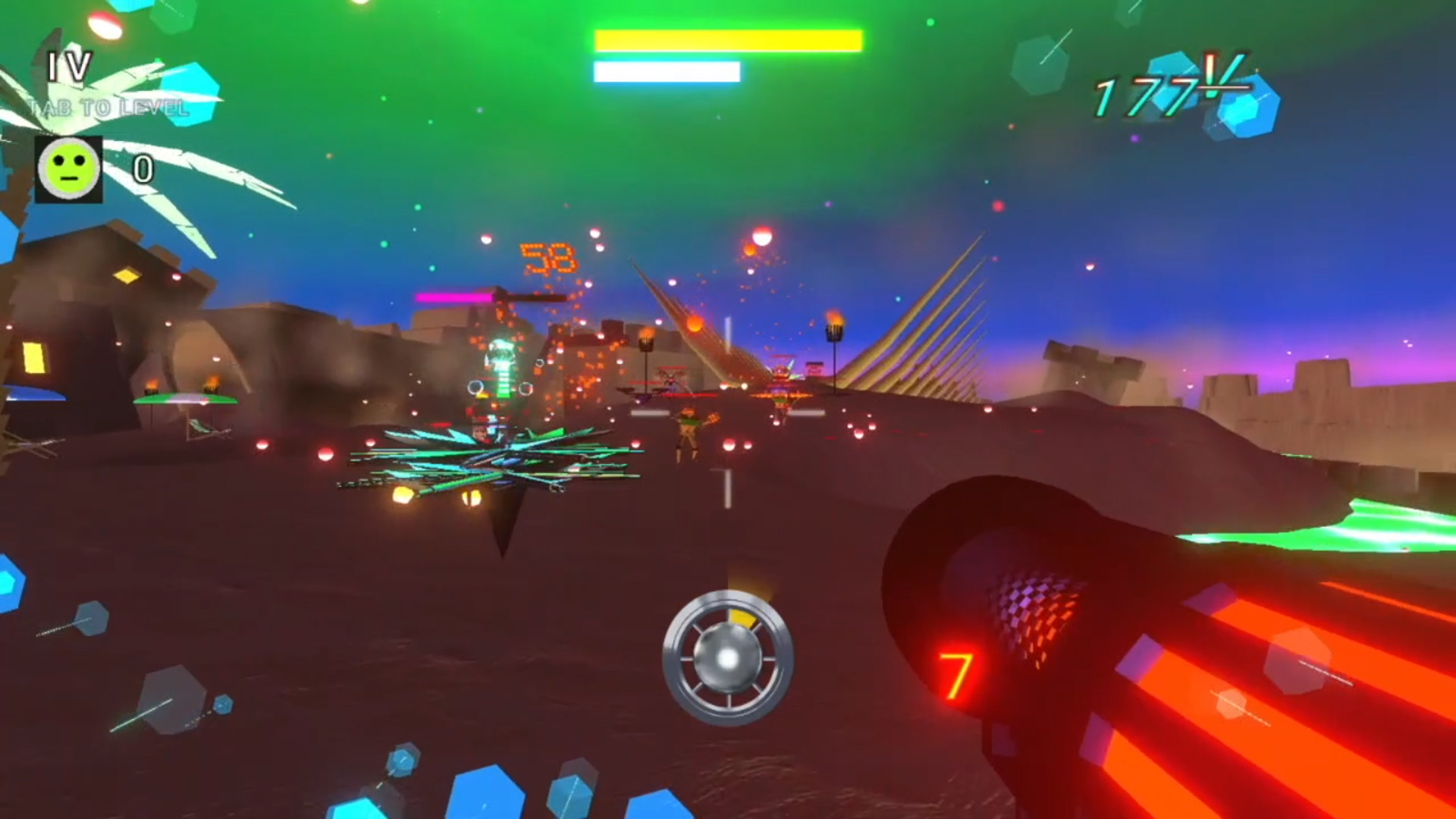Select the IV level rank indicator
1456x819 pixels.
[70, 68]
